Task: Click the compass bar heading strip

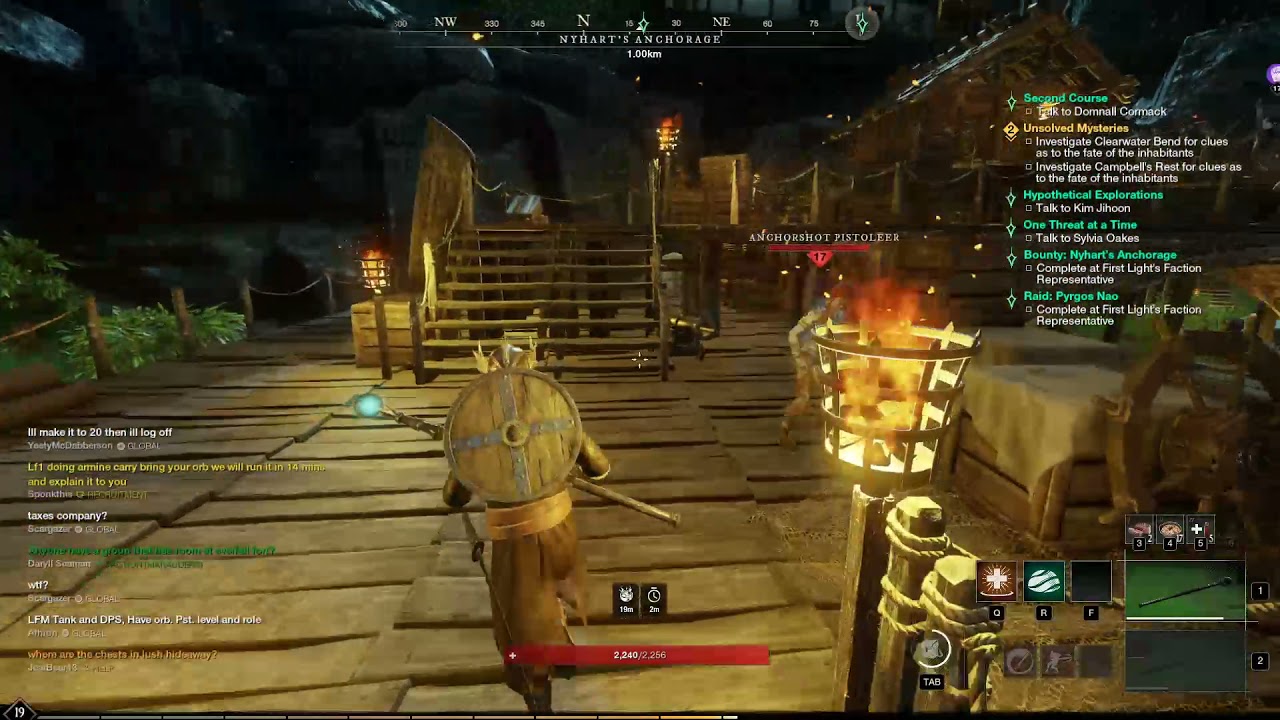Action: 640,23
